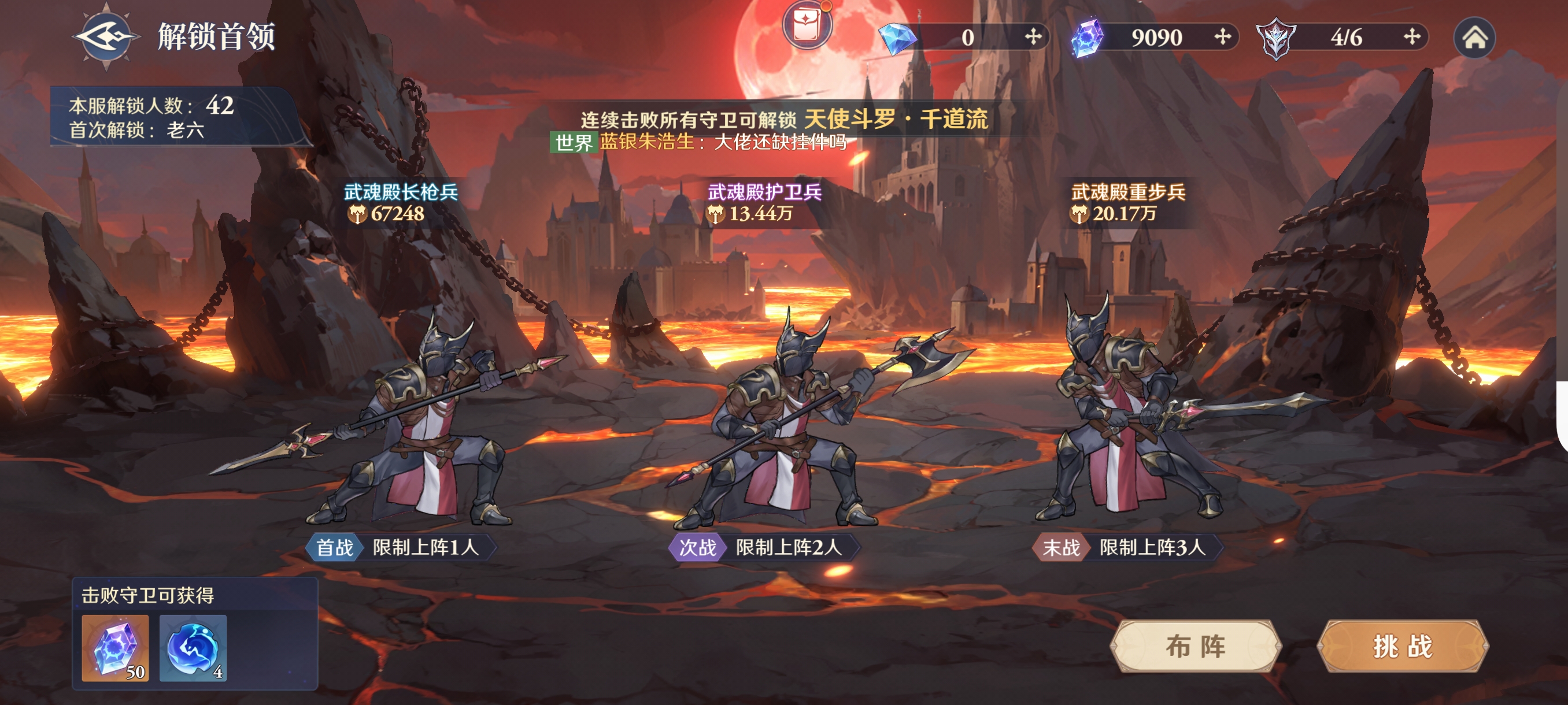Inspect the blue swirl orb reward
The image size is (1568, 705).
pos(193,648)
